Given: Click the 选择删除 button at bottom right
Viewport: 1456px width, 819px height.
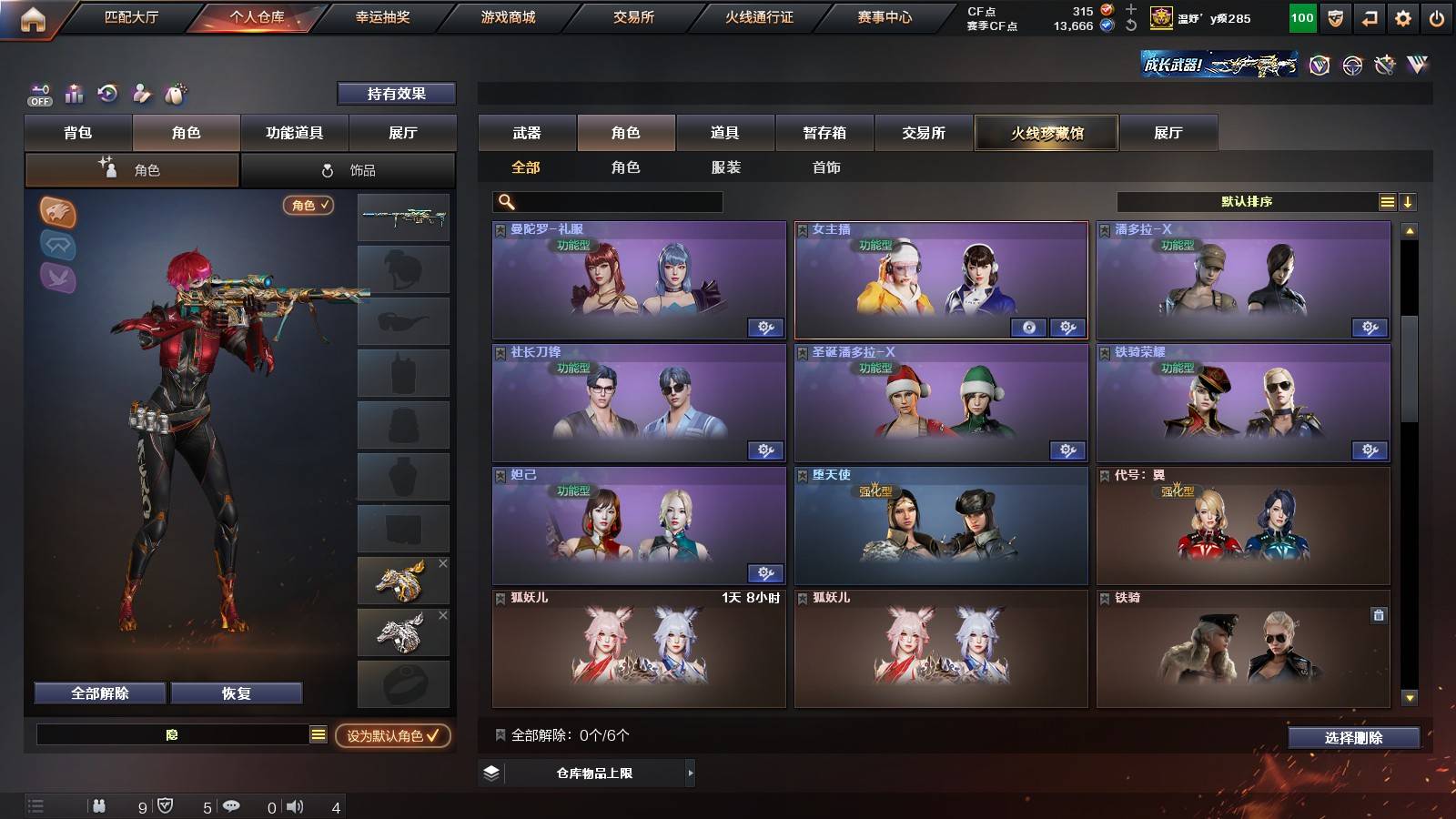Looking at the screenshot, I should coord(1354,738).
